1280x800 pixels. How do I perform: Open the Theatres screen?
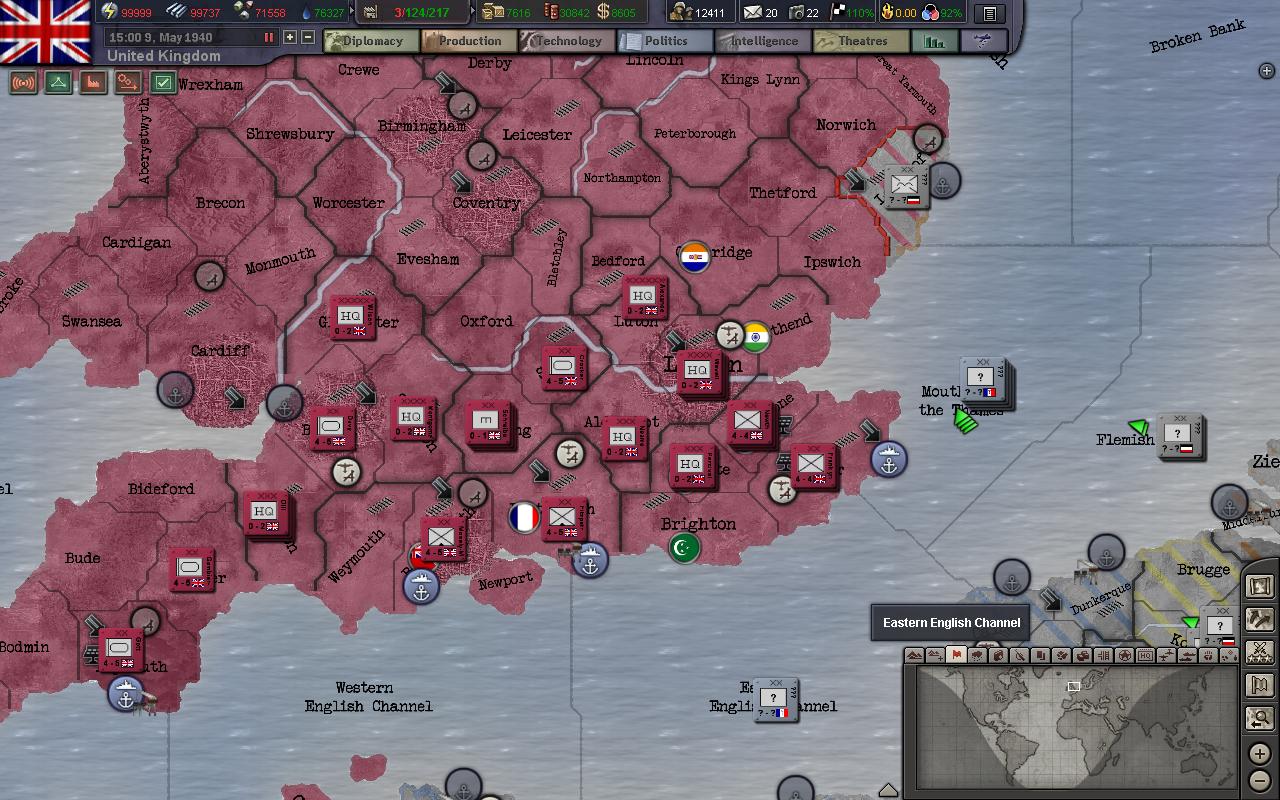860,41
